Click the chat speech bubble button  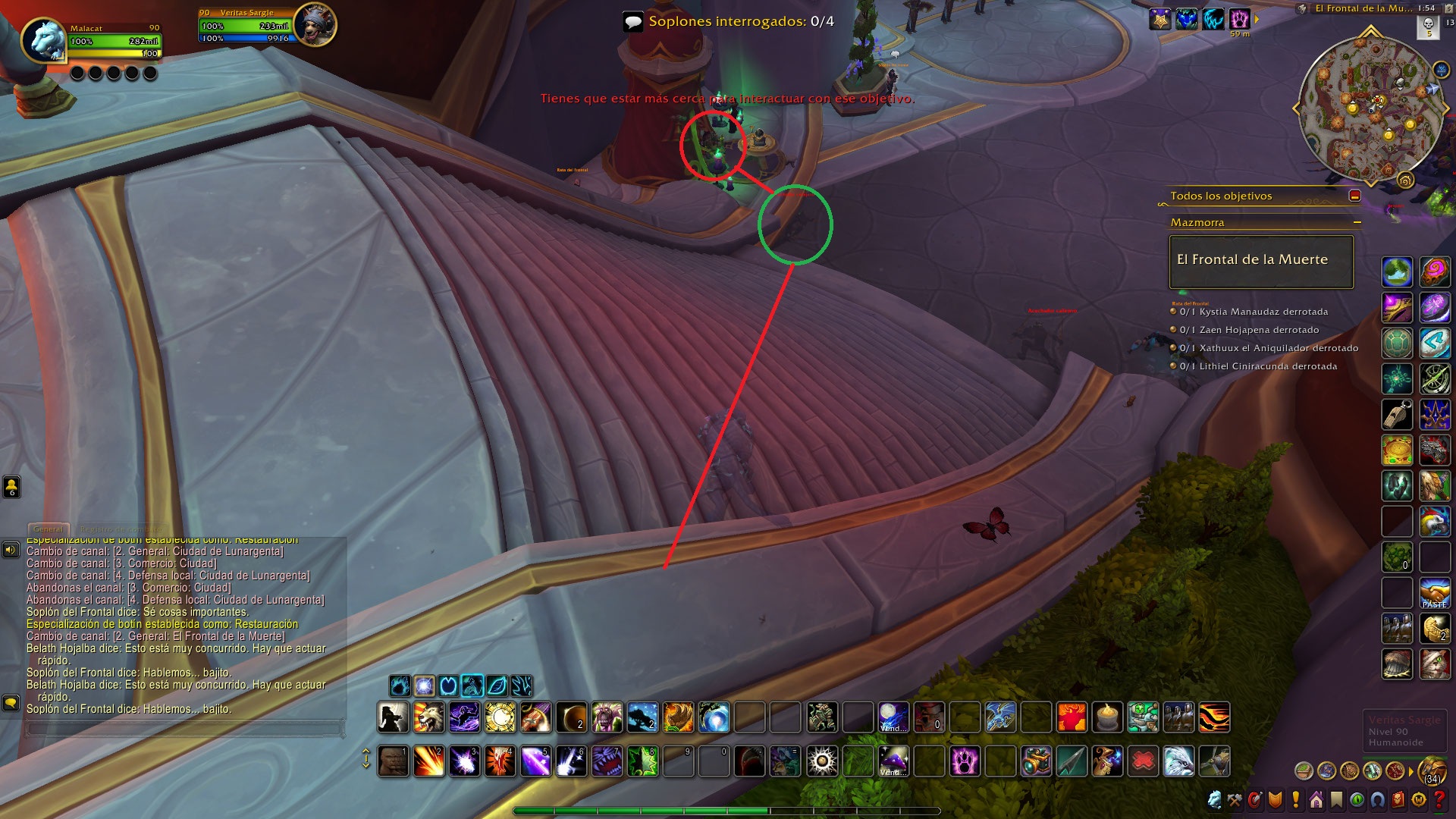[11, 703]
